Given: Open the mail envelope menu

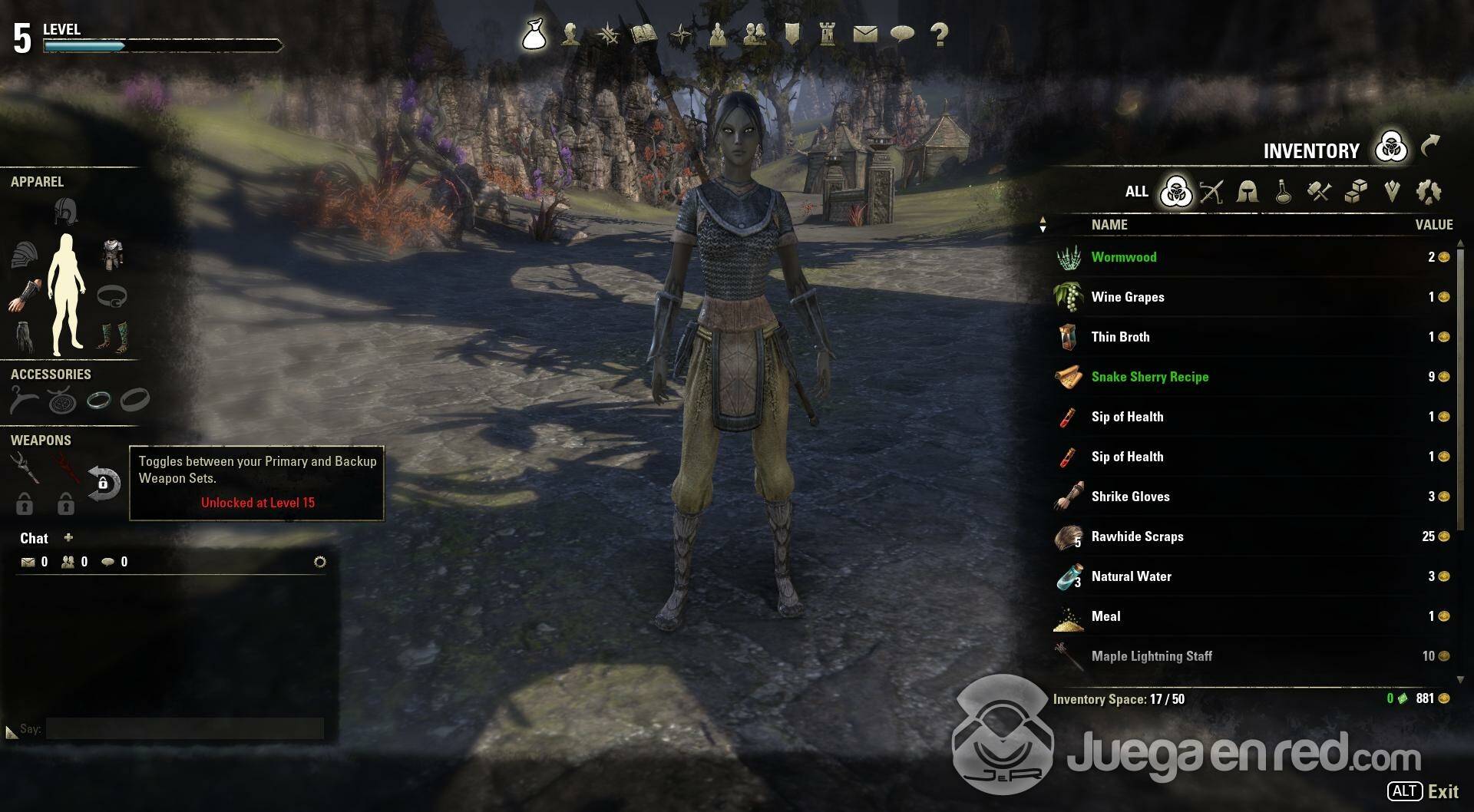Looking at the screenshot, I should click(864, 35).
